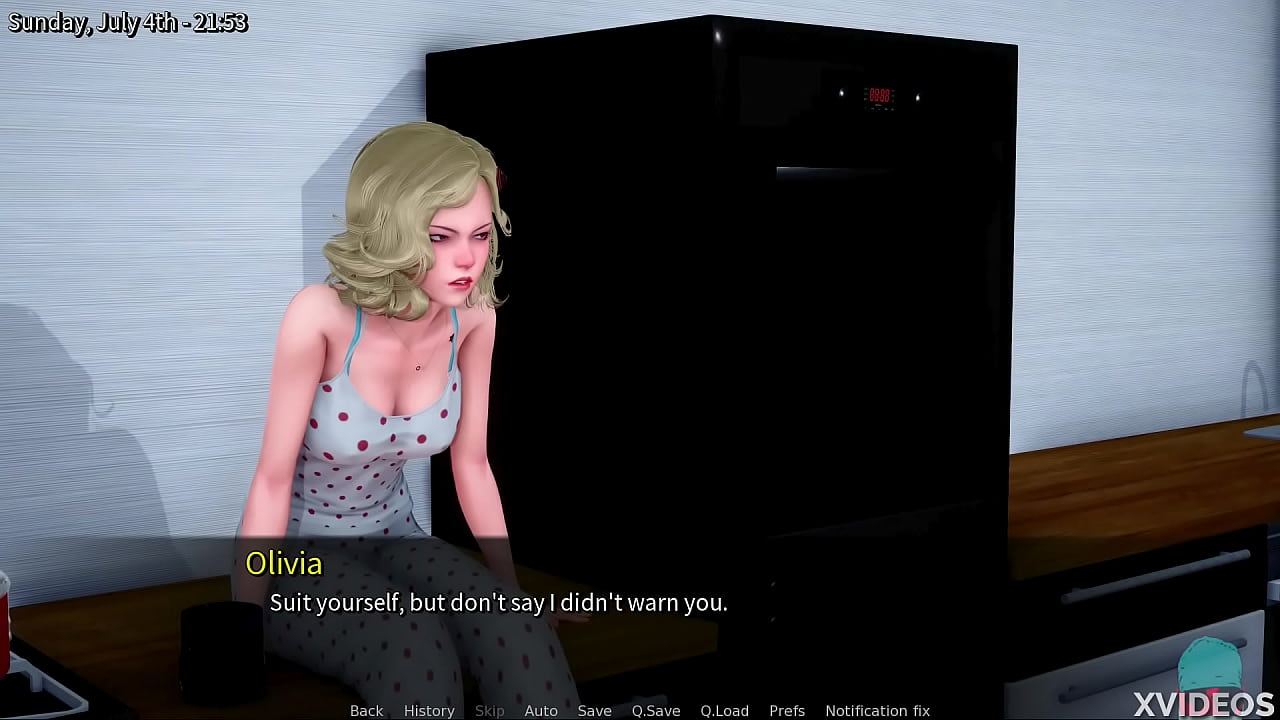Enable Skip mode
Image resolution: width=1280 pixels, height=720 pixels.
pos(490,710)
